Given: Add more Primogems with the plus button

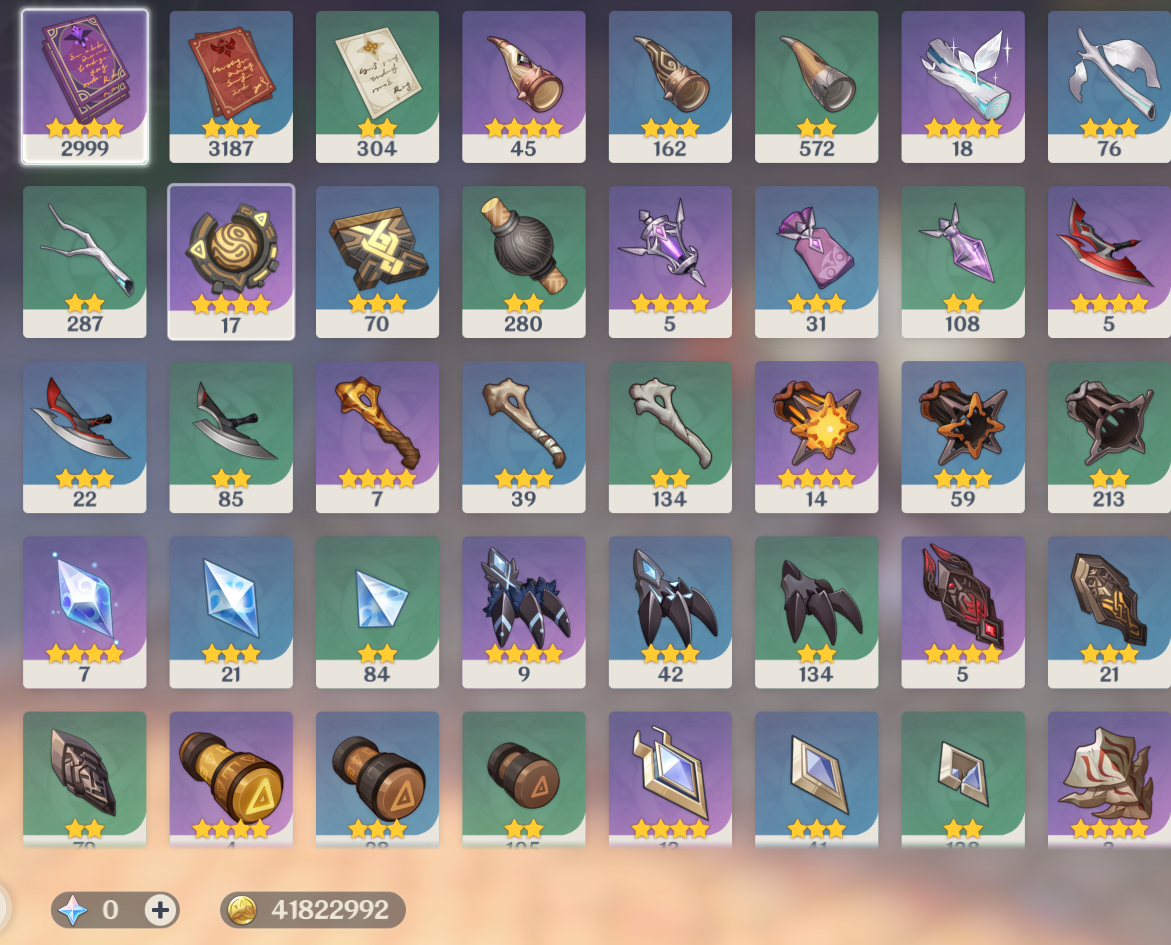Looking at the screenshot, I should click(x=161, y=909).
